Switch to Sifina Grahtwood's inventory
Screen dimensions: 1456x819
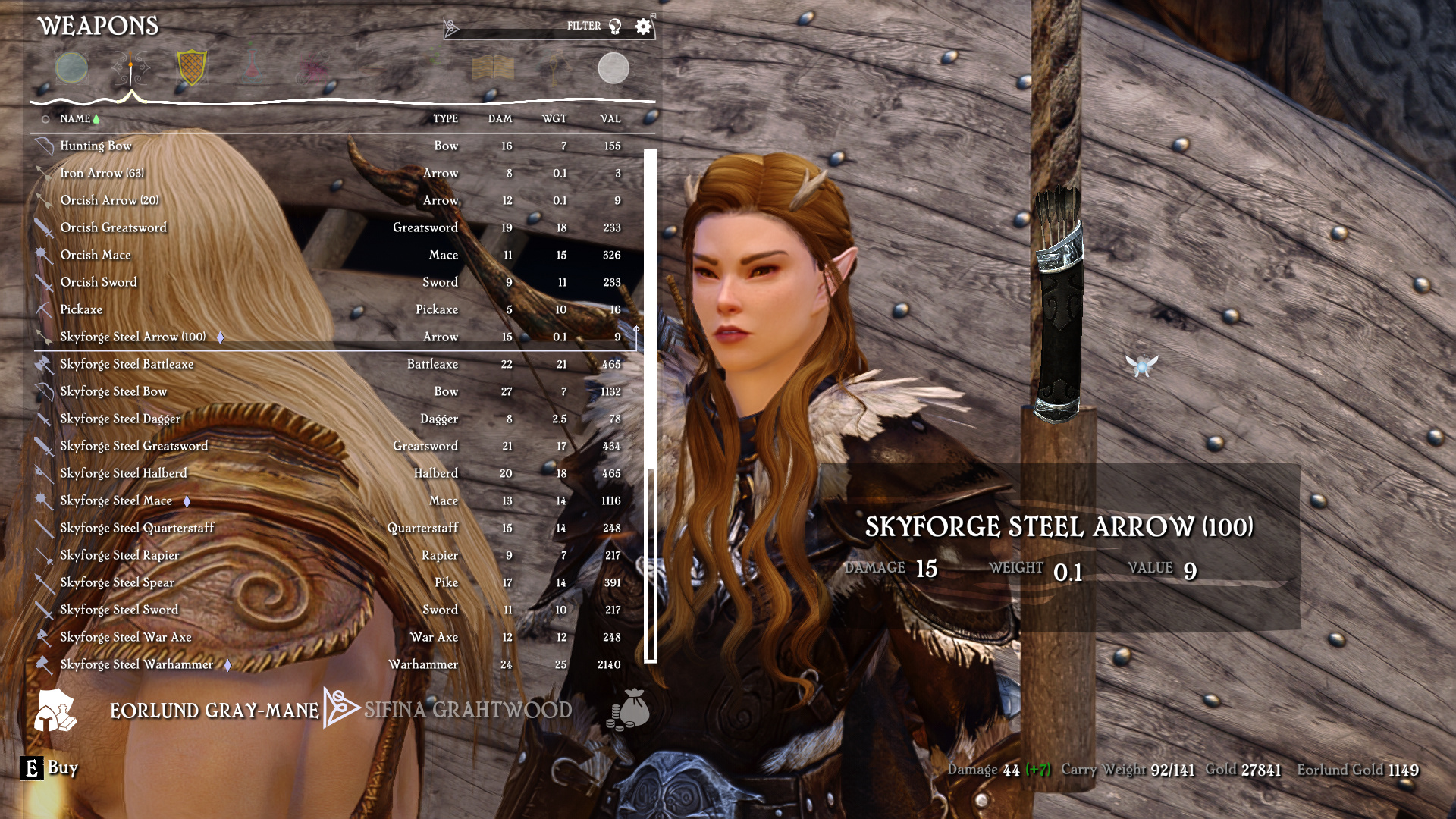point(468,710)
